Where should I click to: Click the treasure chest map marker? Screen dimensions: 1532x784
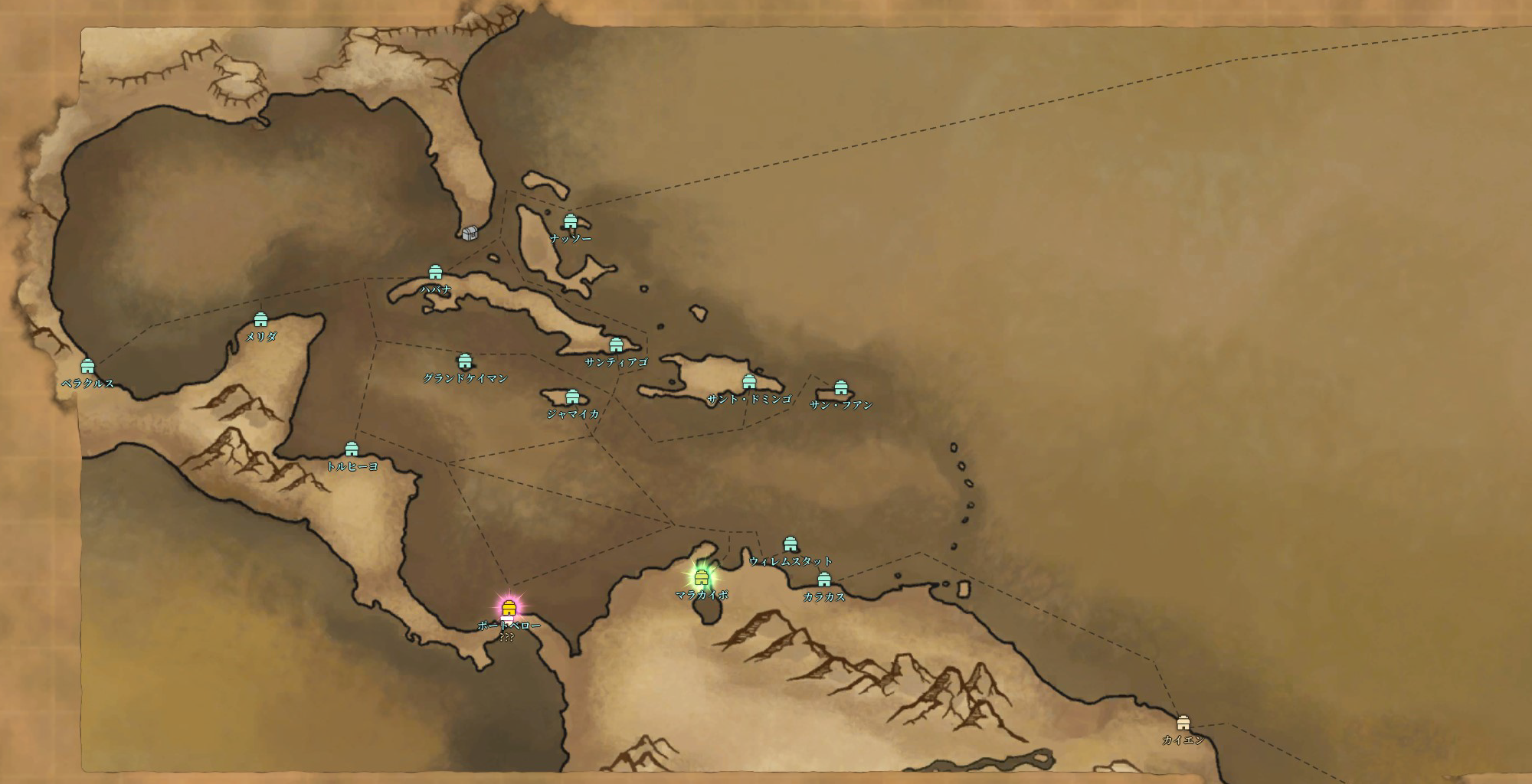point(470,233)
